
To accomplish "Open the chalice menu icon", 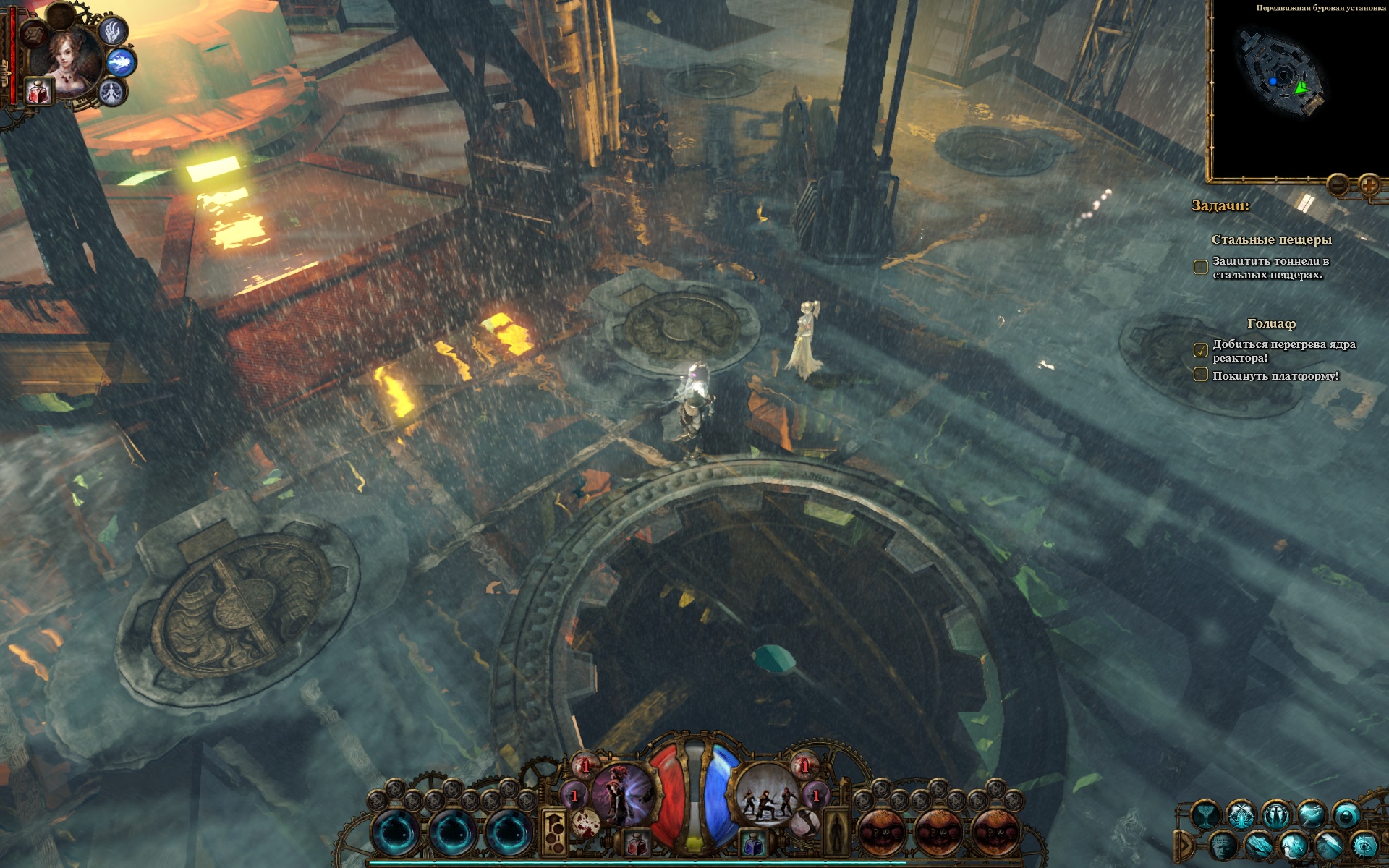I will (1206, 816).
